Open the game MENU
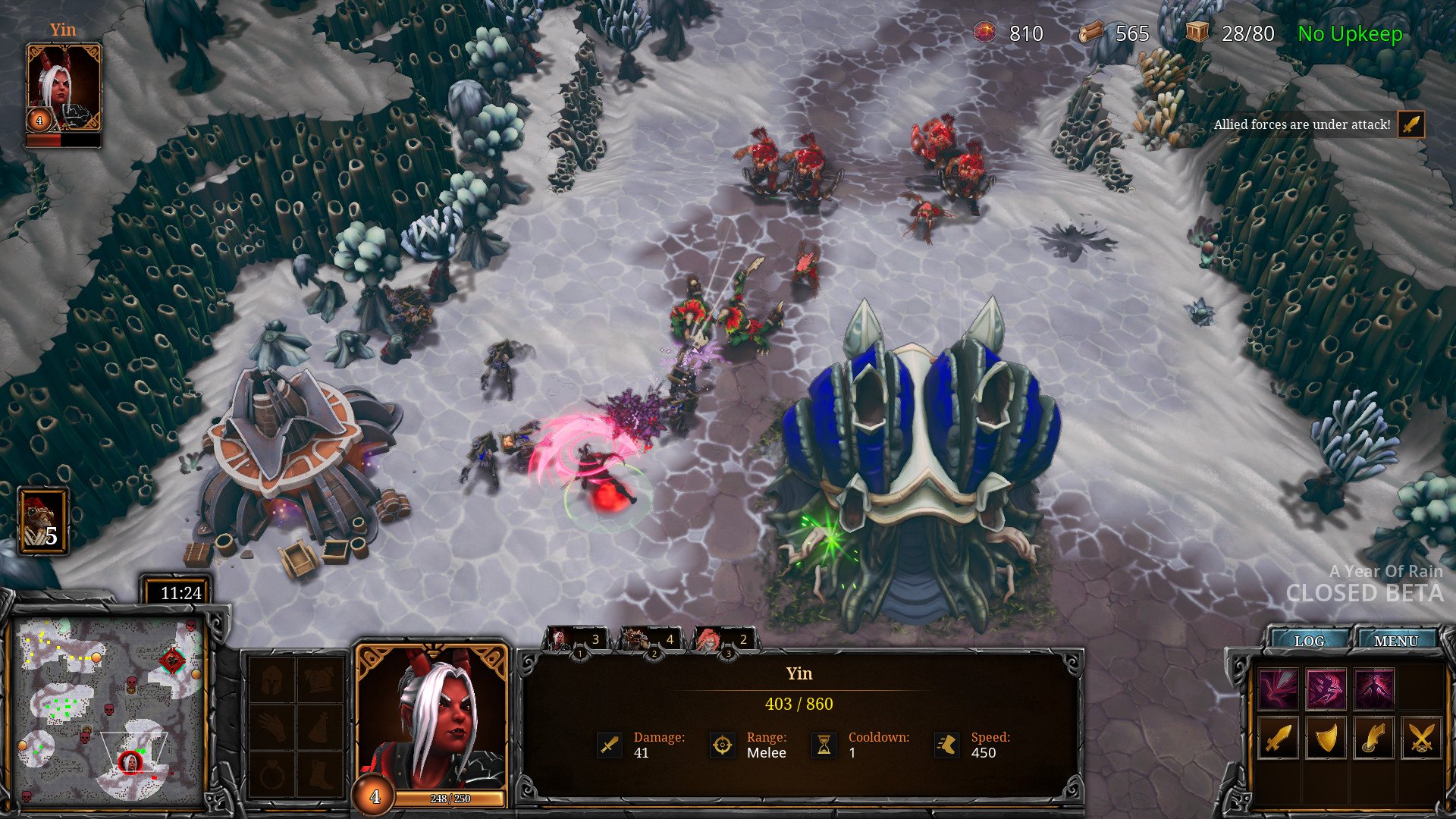Screen dimensions: 1456x819 point(1395,641)
